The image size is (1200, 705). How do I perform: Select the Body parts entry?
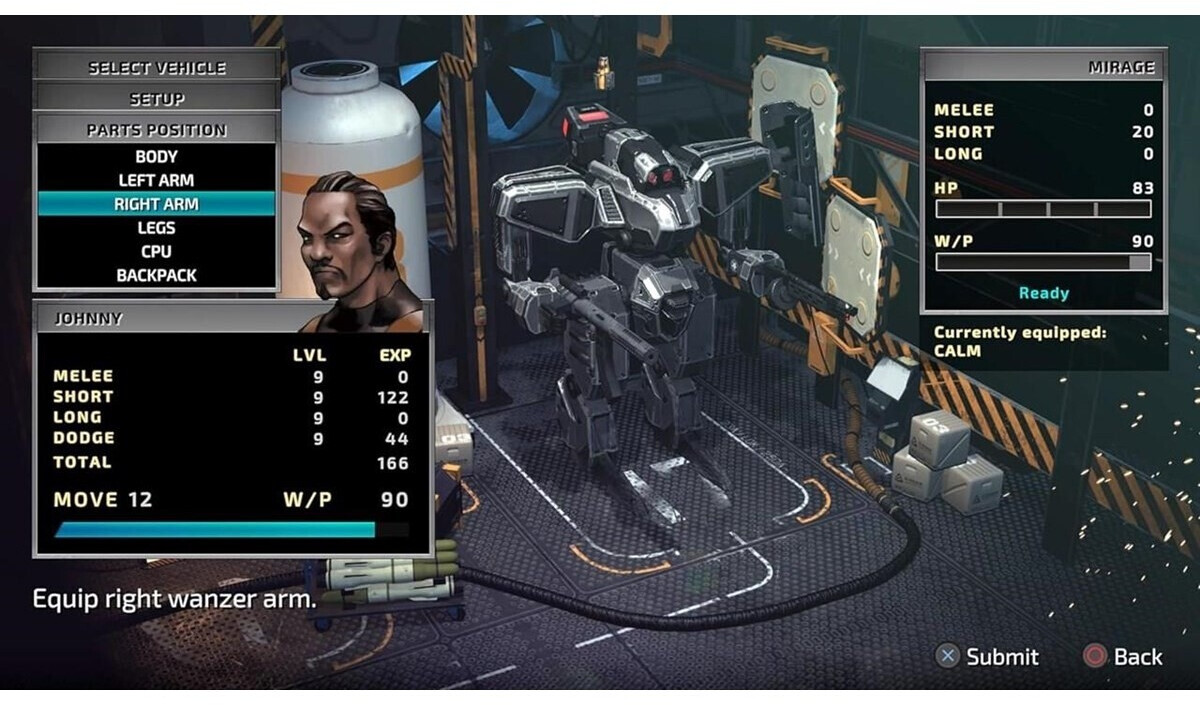tap(157, 157)
